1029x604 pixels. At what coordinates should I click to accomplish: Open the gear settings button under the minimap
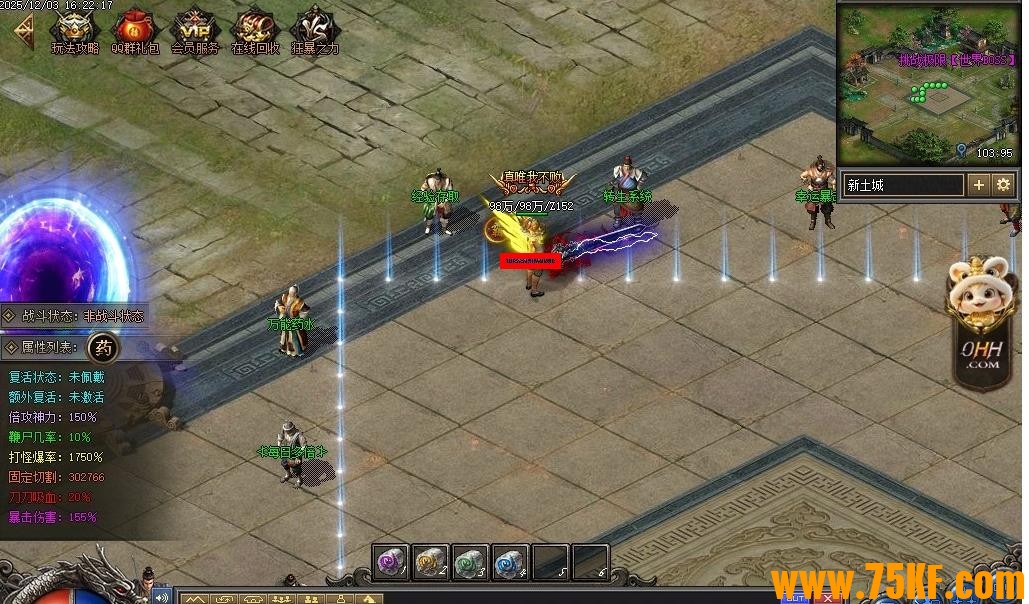(x=1003, y=185)
